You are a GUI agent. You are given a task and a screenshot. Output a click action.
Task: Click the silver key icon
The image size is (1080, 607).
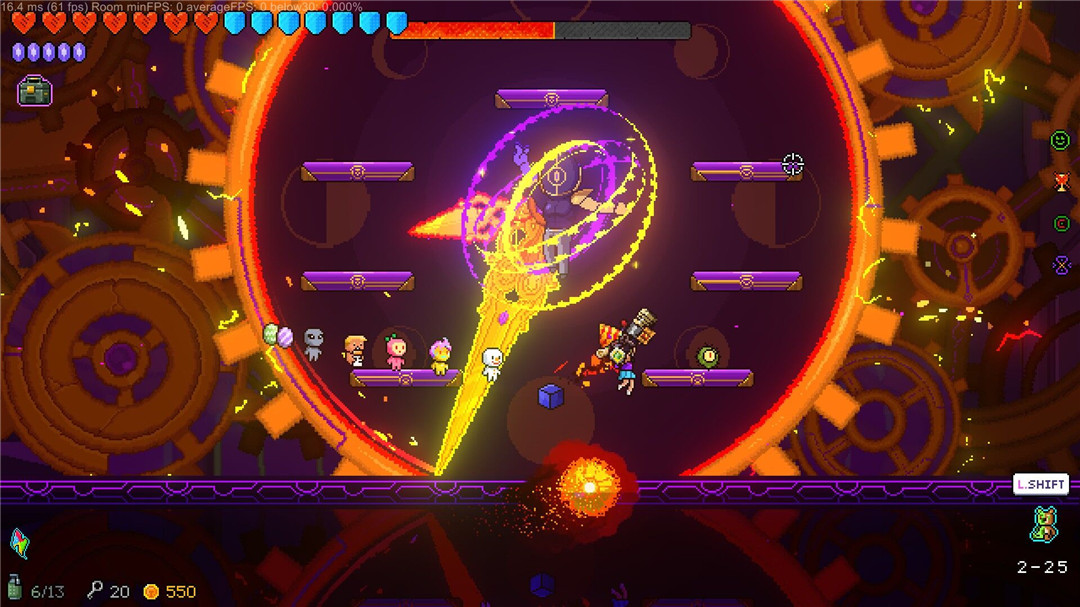click(95, 590)
